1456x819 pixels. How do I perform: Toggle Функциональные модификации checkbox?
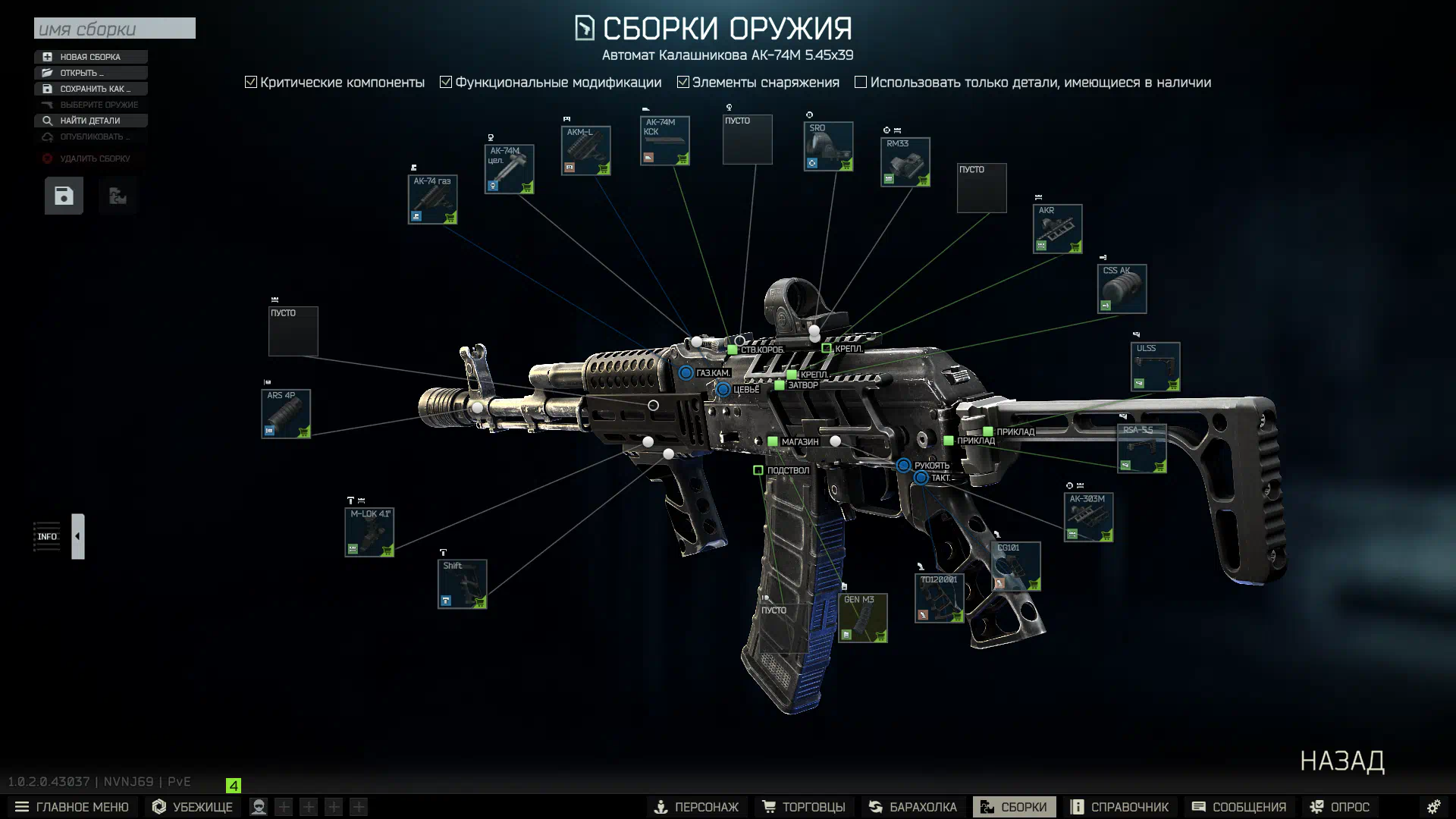pyautogui.click(x=446, y=82)
